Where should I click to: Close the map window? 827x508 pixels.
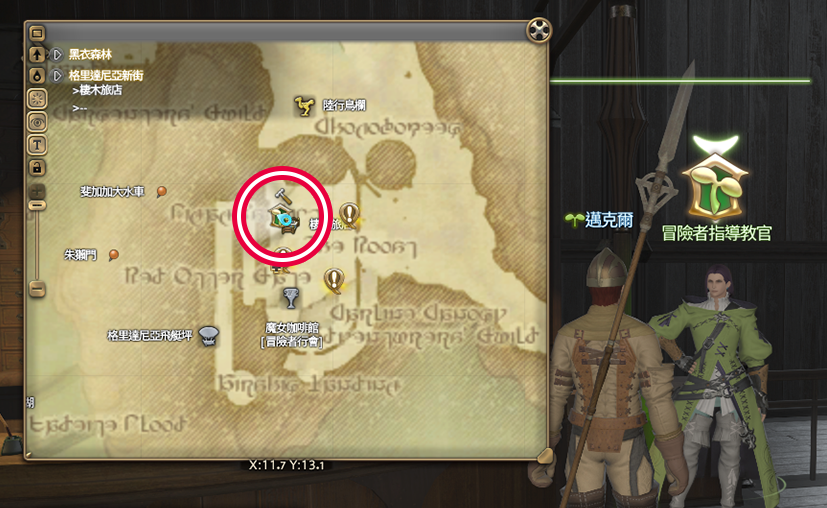pos(540,30)
